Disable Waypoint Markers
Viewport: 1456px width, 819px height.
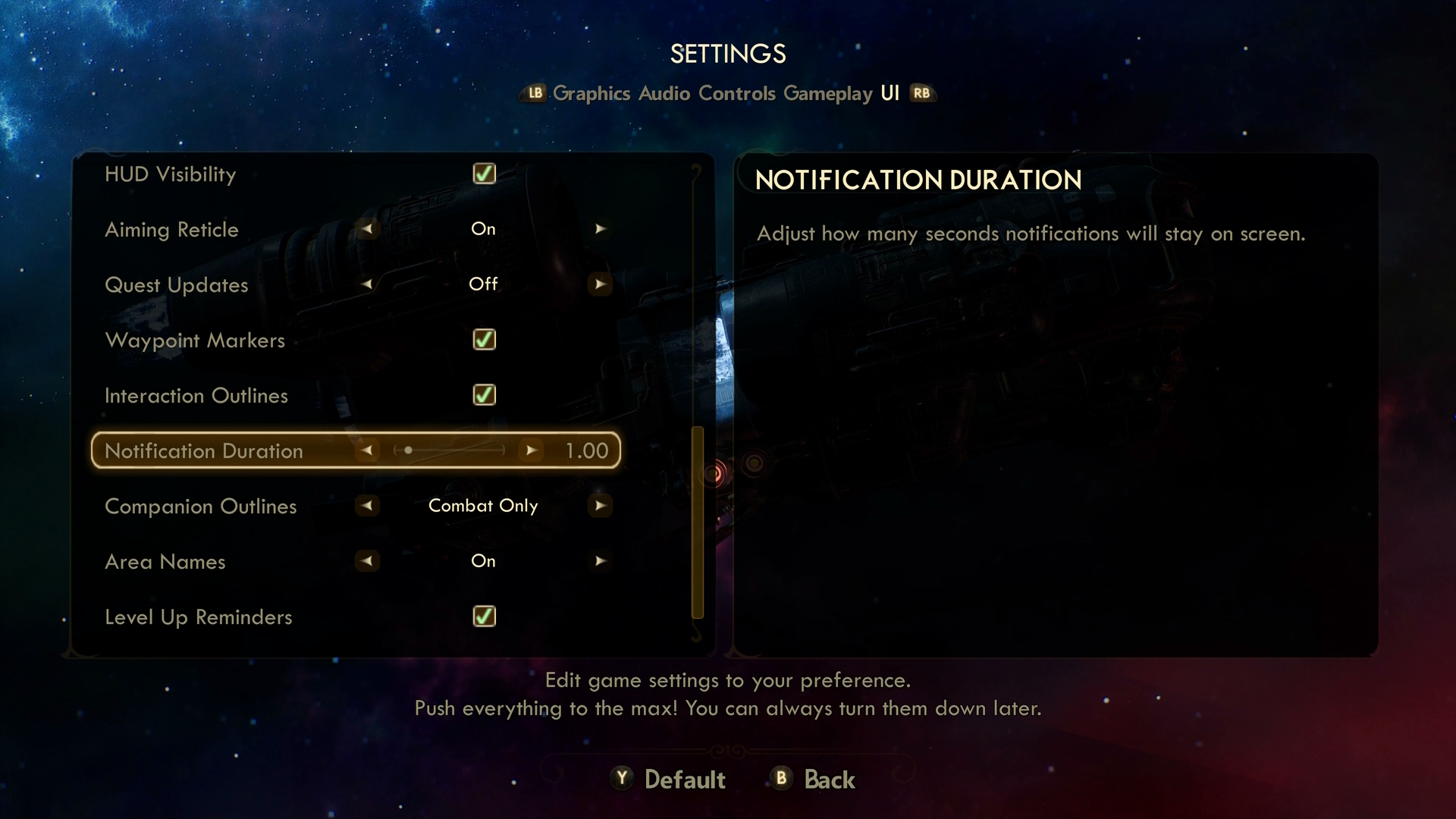(483, 340)
